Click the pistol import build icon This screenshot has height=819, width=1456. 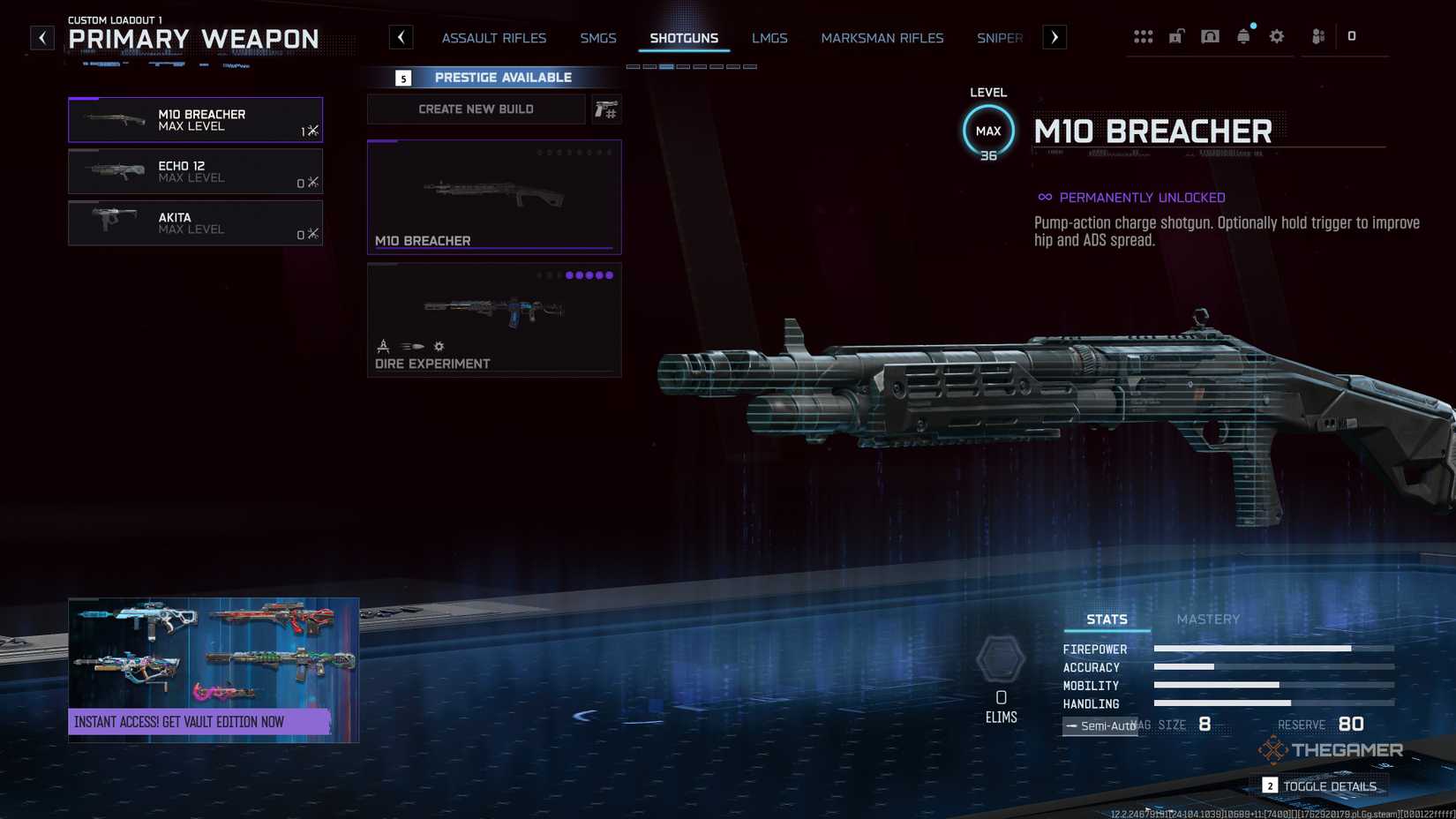pos(607,109)
